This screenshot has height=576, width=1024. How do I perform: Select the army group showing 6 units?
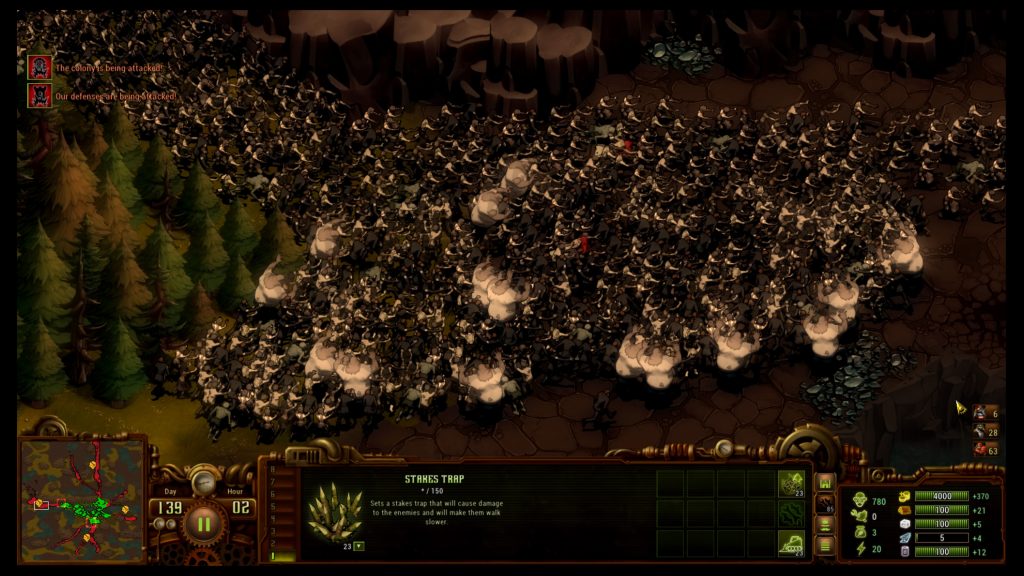tap(983, 412)
